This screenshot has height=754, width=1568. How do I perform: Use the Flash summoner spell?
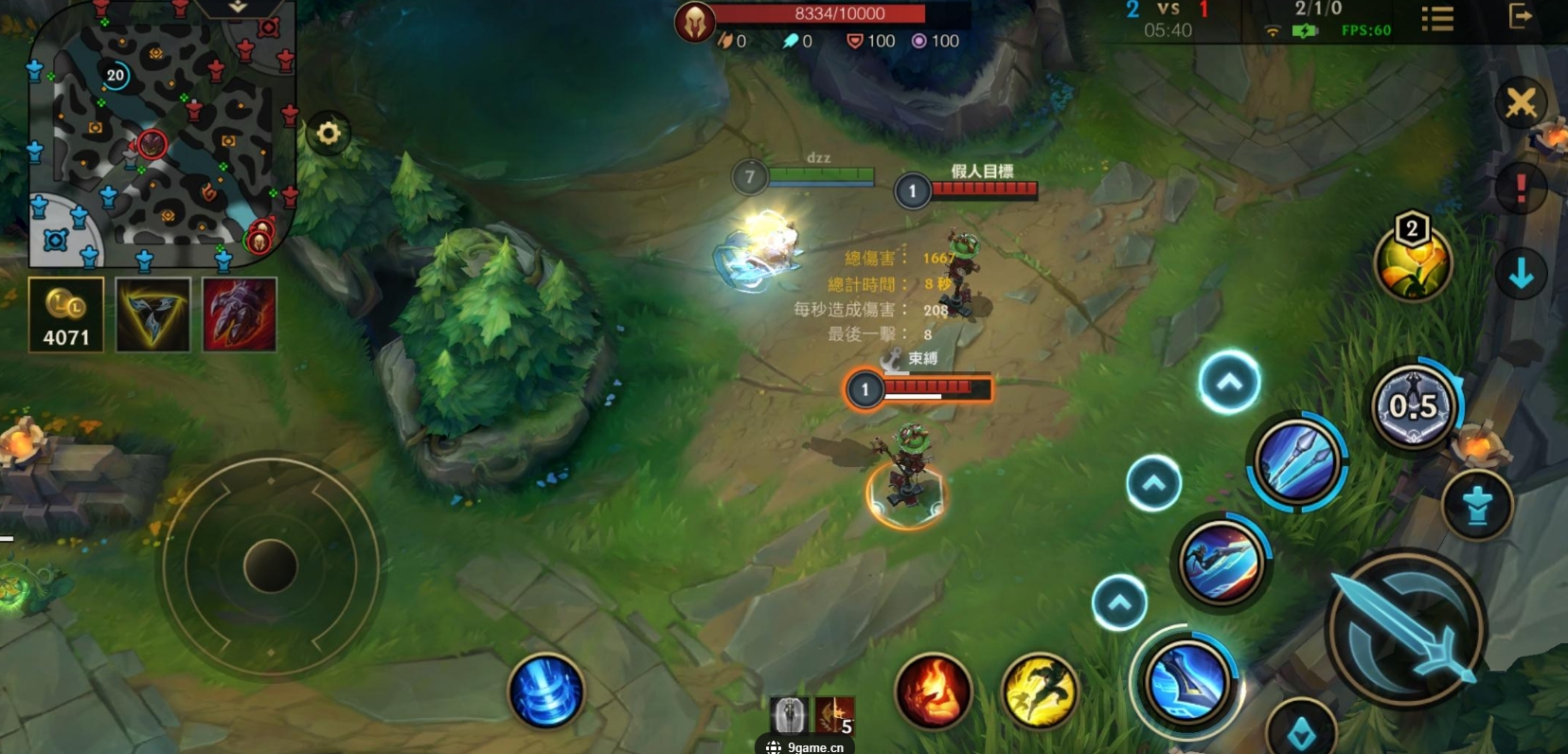pyautogui.click(x=1039, y=691)
